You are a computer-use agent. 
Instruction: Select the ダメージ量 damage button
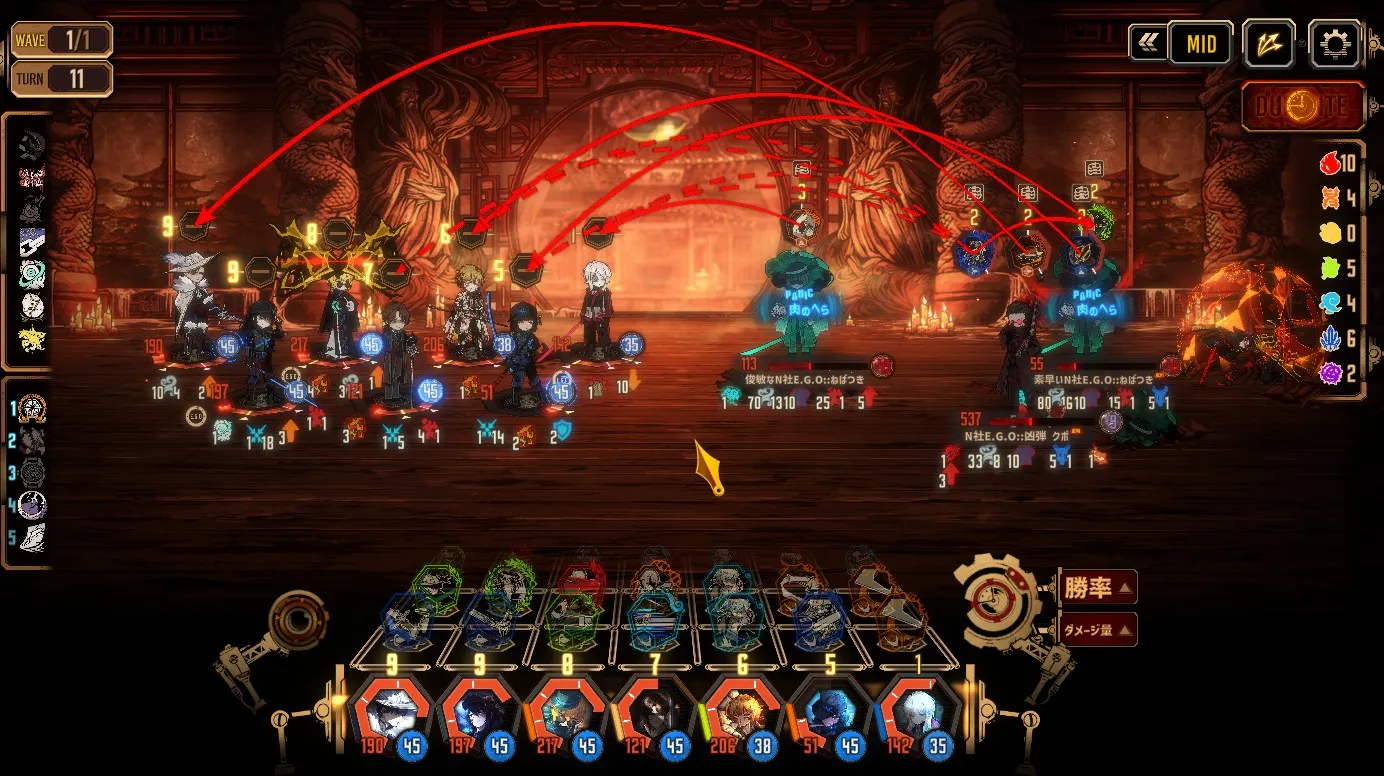(1097, 630)
